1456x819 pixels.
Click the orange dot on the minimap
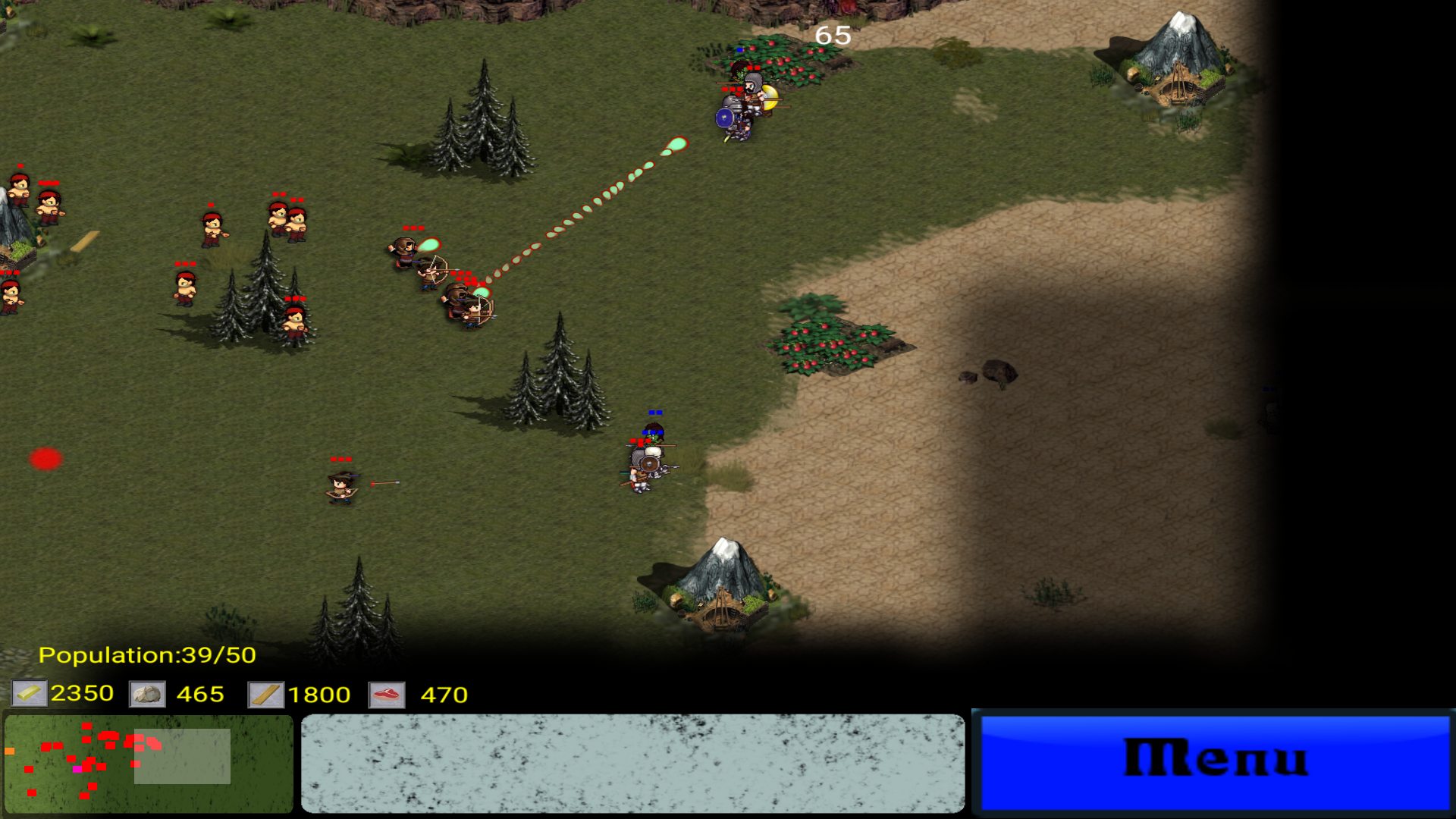click(9, 751)
